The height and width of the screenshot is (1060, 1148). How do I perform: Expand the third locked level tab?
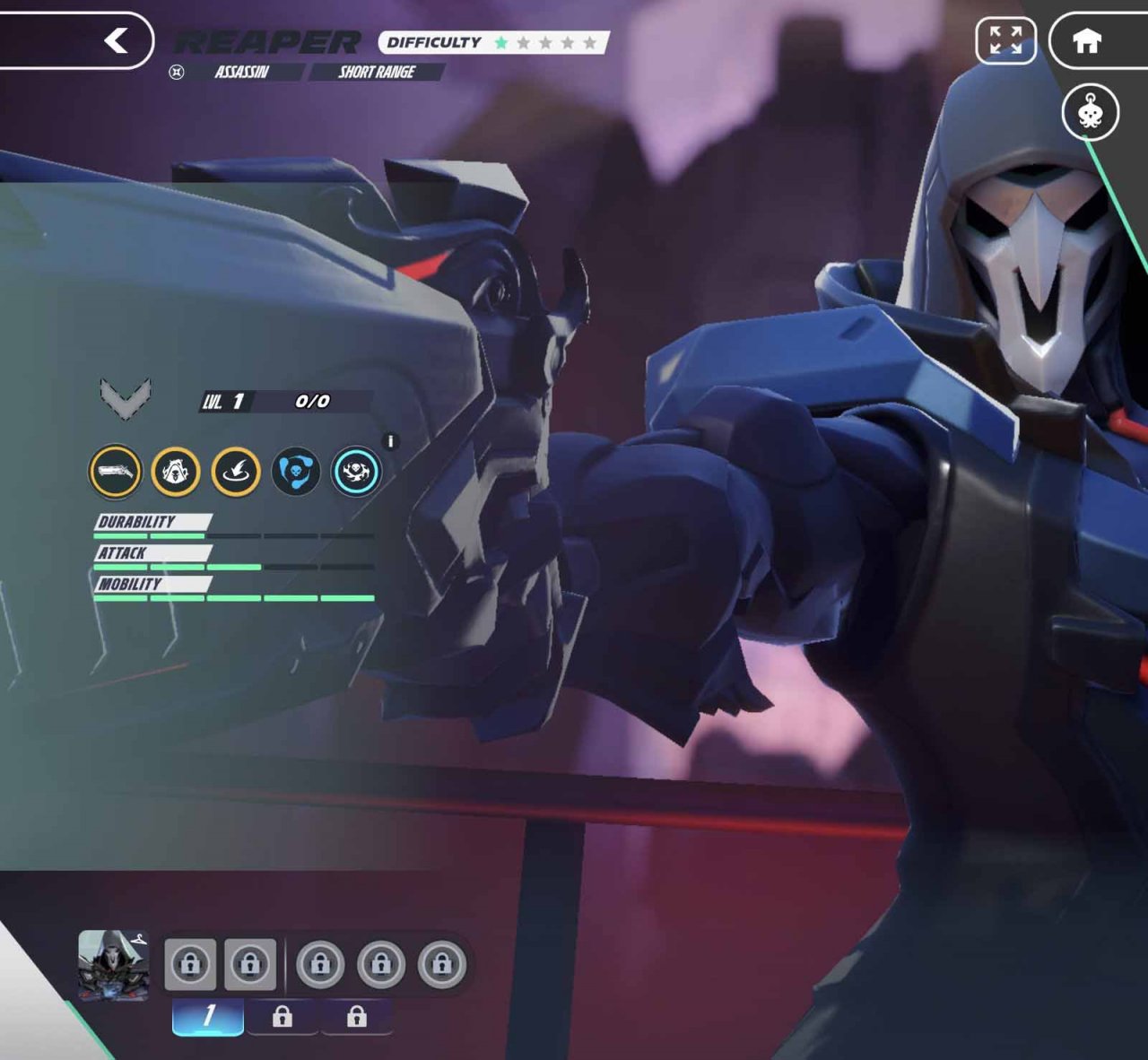(358, 1016)
